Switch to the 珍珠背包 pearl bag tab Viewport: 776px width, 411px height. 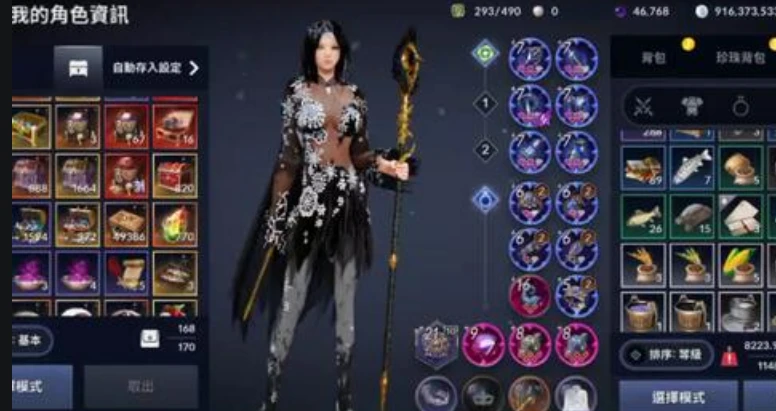click(739, 58)
